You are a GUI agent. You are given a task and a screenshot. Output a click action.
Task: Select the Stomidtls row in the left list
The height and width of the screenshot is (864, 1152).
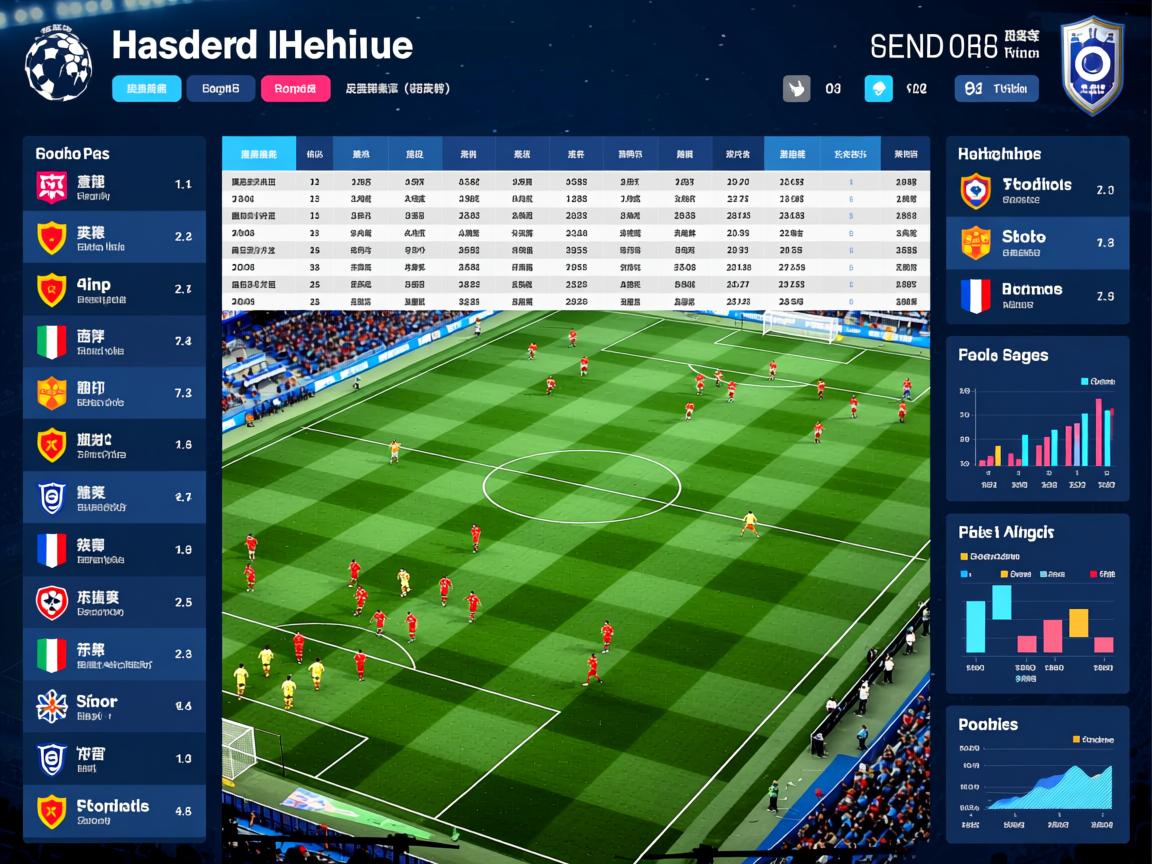point(114,811)
